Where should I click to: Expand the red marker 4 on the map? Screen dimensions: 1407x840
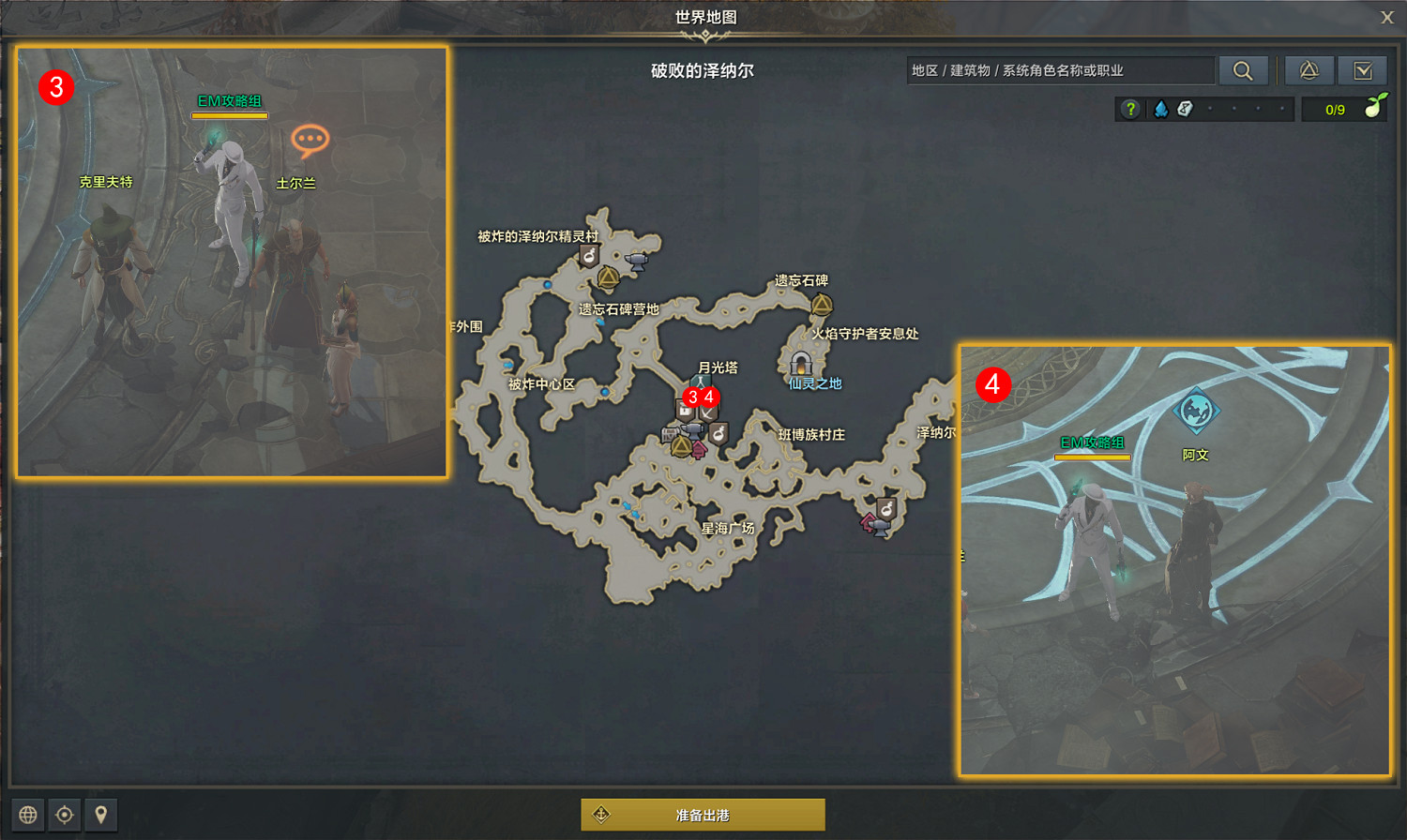pos(709,397)
